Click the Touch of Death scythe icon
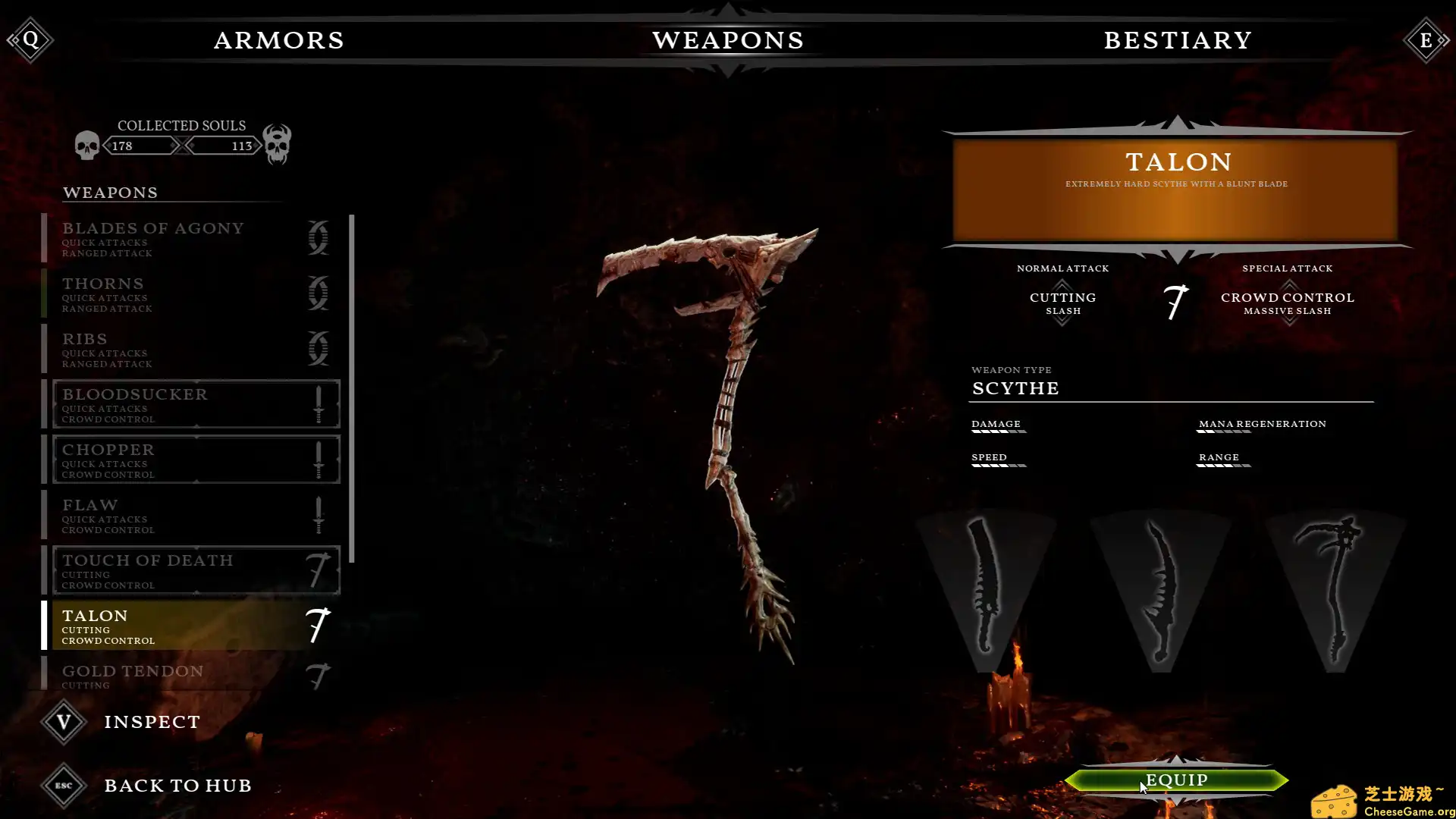Viewport: 1456px width, 819px height. point(318,570)
